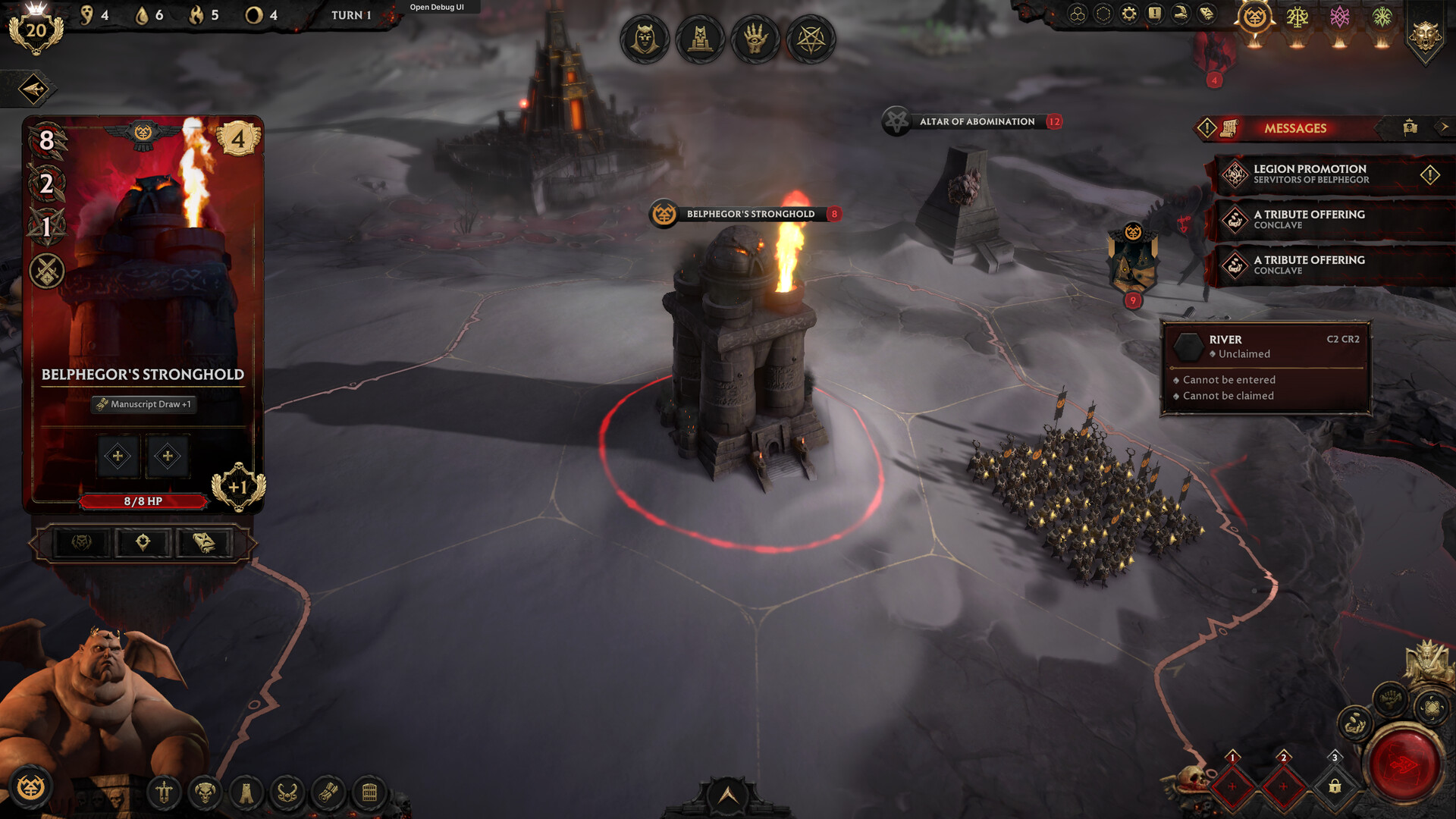This screenshot has height=819, width=1456.
Task: Click the Open Debug UI label
Action: coord(437,8)
